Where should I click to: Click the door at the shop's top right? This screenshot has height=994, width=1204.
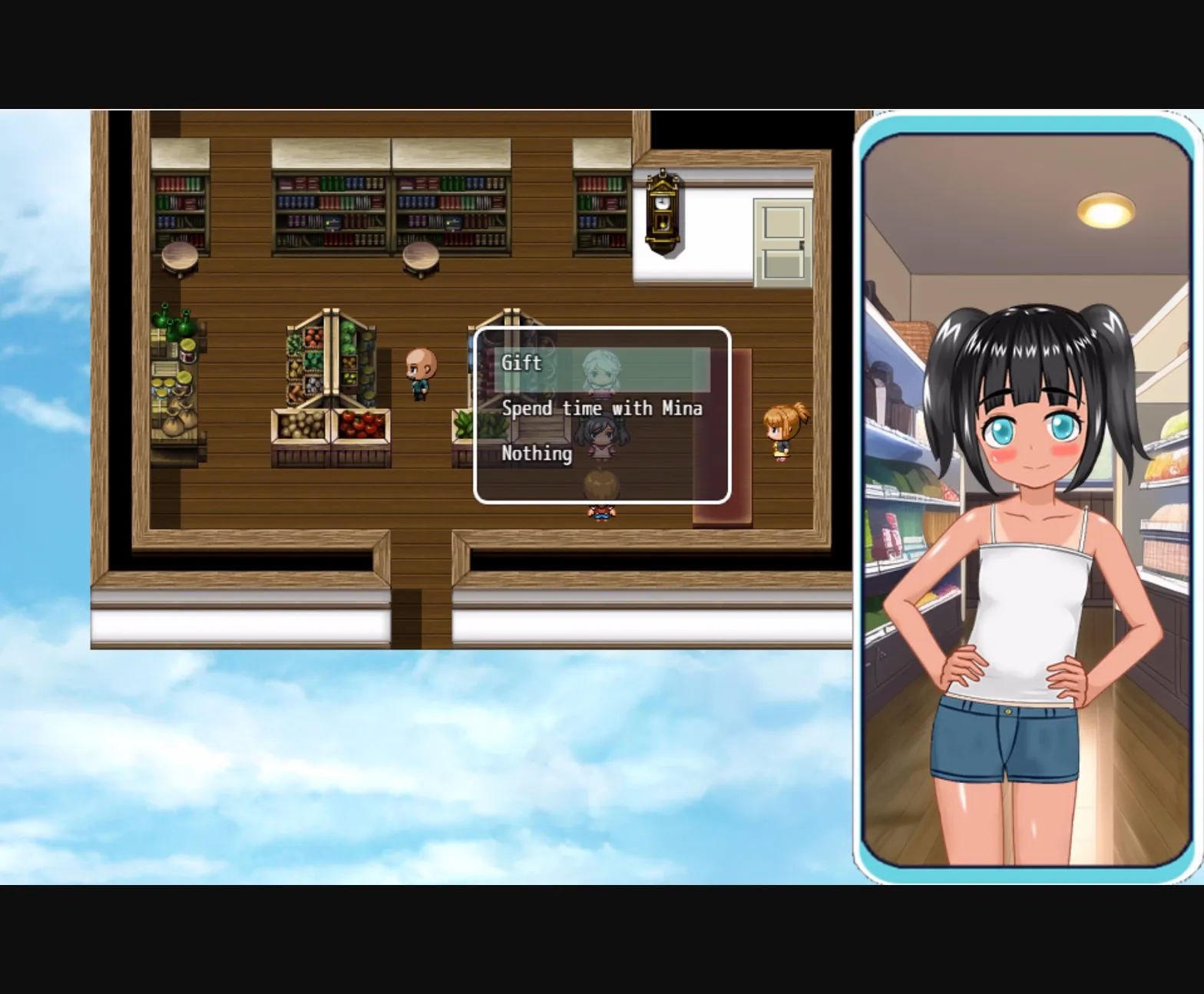781,240
